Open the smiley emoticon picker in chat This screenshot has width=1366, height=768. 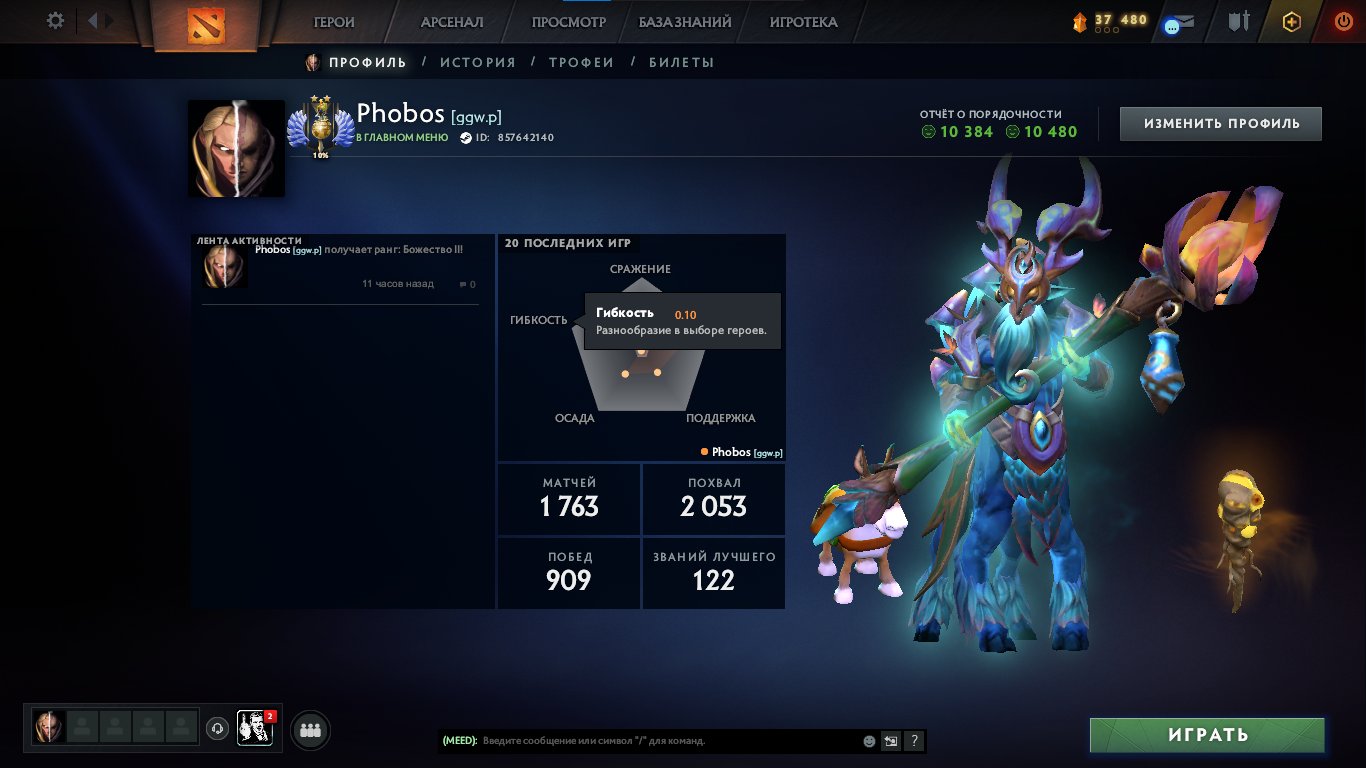(869, 740)
